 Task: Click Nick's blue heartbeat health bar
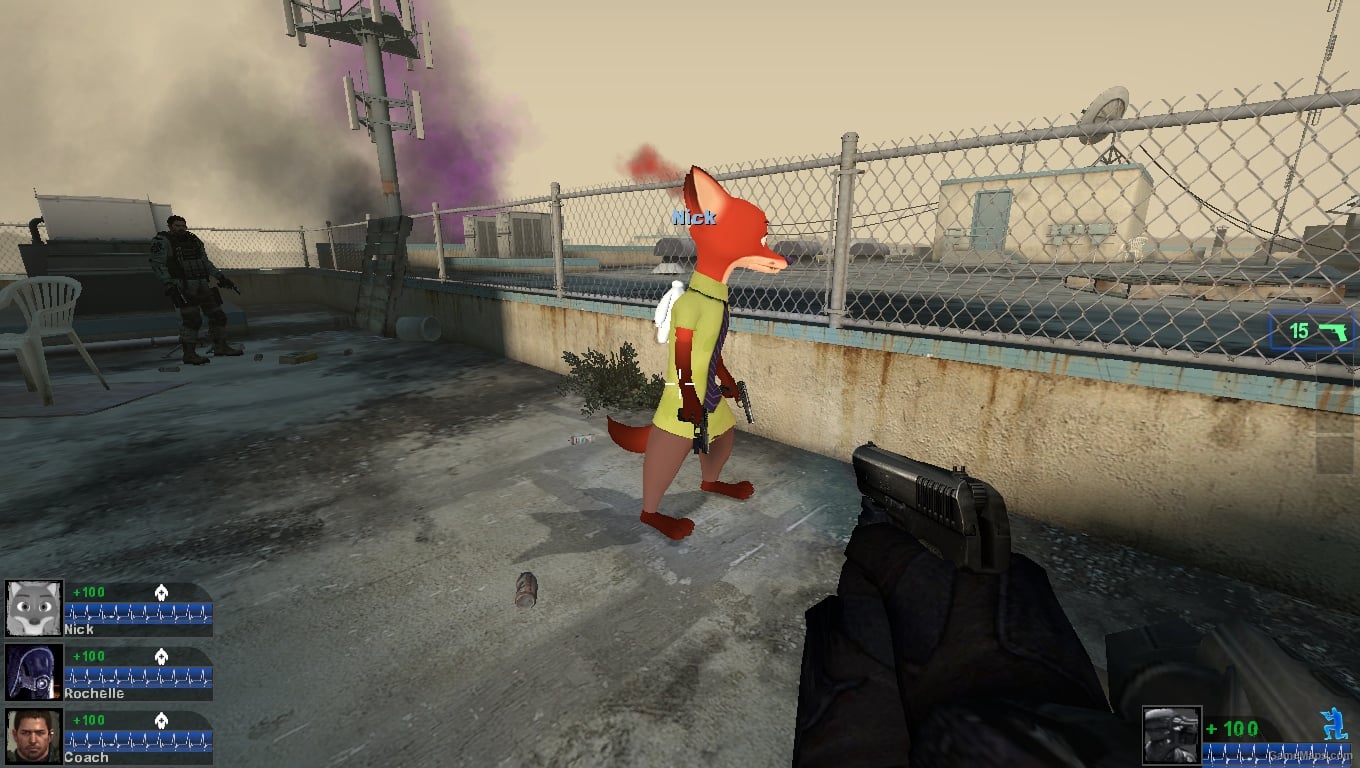137,613
